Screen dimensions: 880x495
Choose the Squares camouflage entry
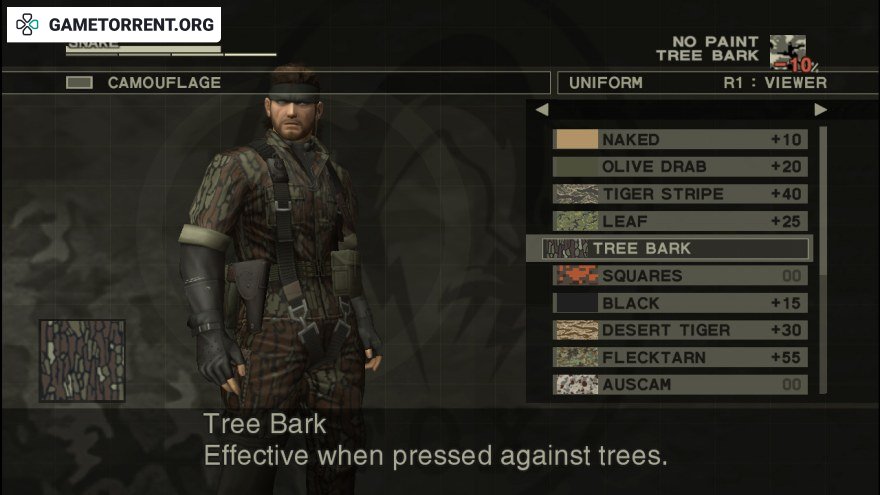680,275
